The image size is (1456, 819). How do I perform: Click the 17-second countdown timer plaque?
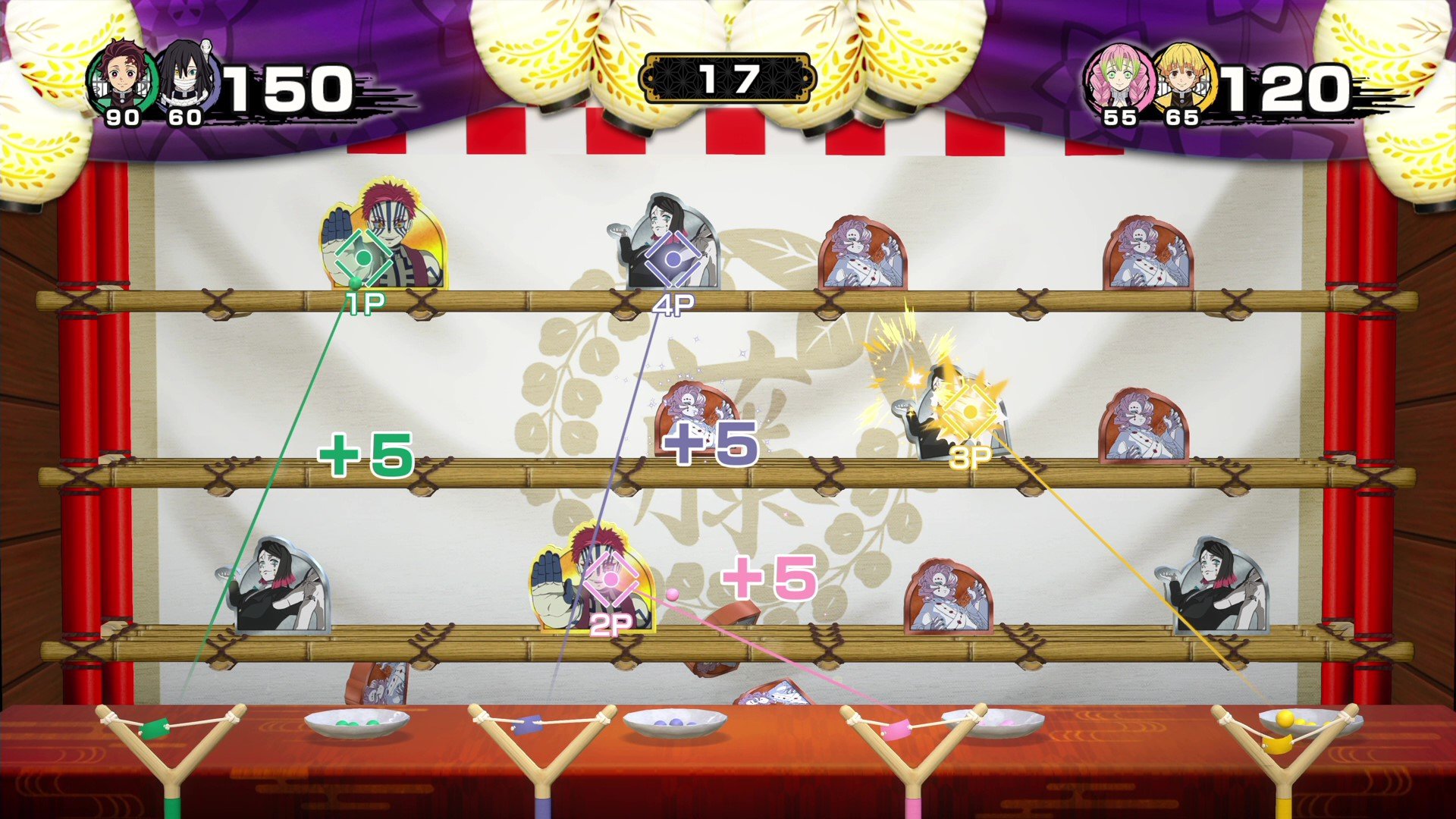730,76
